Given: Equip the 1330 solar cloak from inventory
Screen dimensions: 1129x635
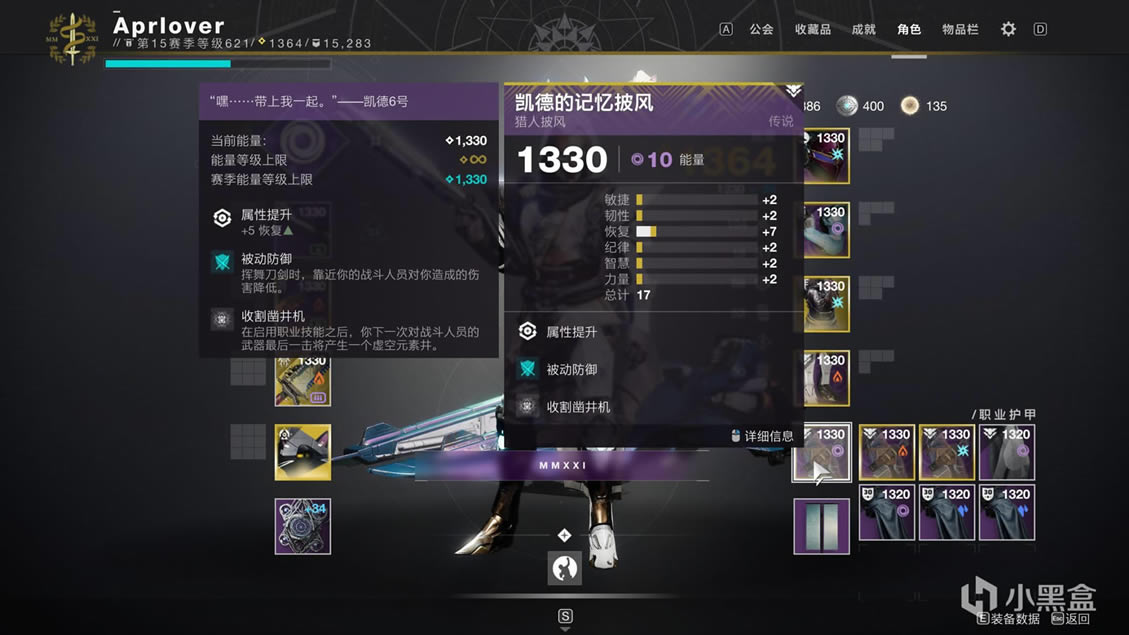Looking at the screenshot, I should pos(887,453).
